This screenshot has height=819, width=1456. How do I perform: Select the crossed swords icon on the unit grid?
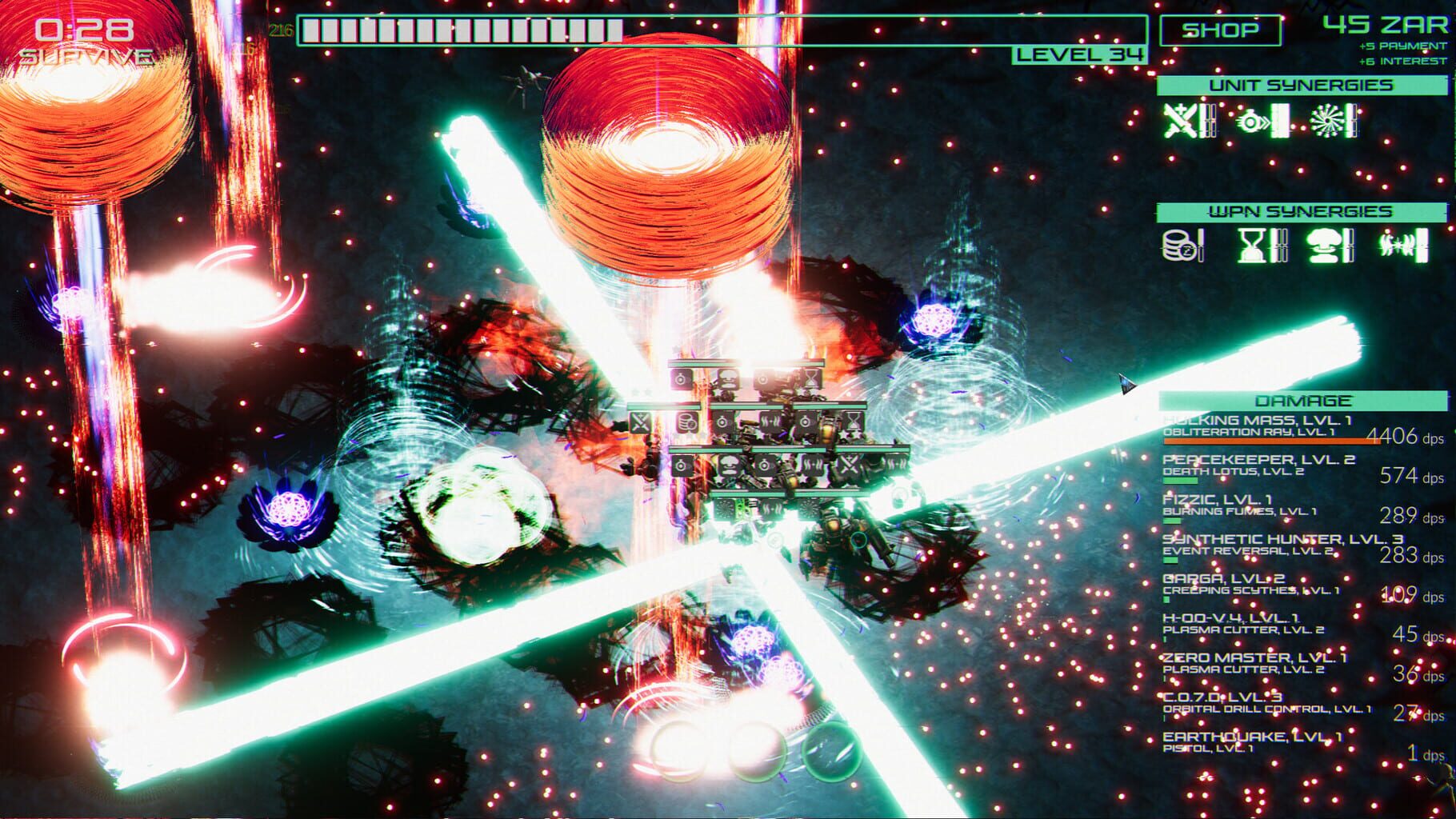640,421
